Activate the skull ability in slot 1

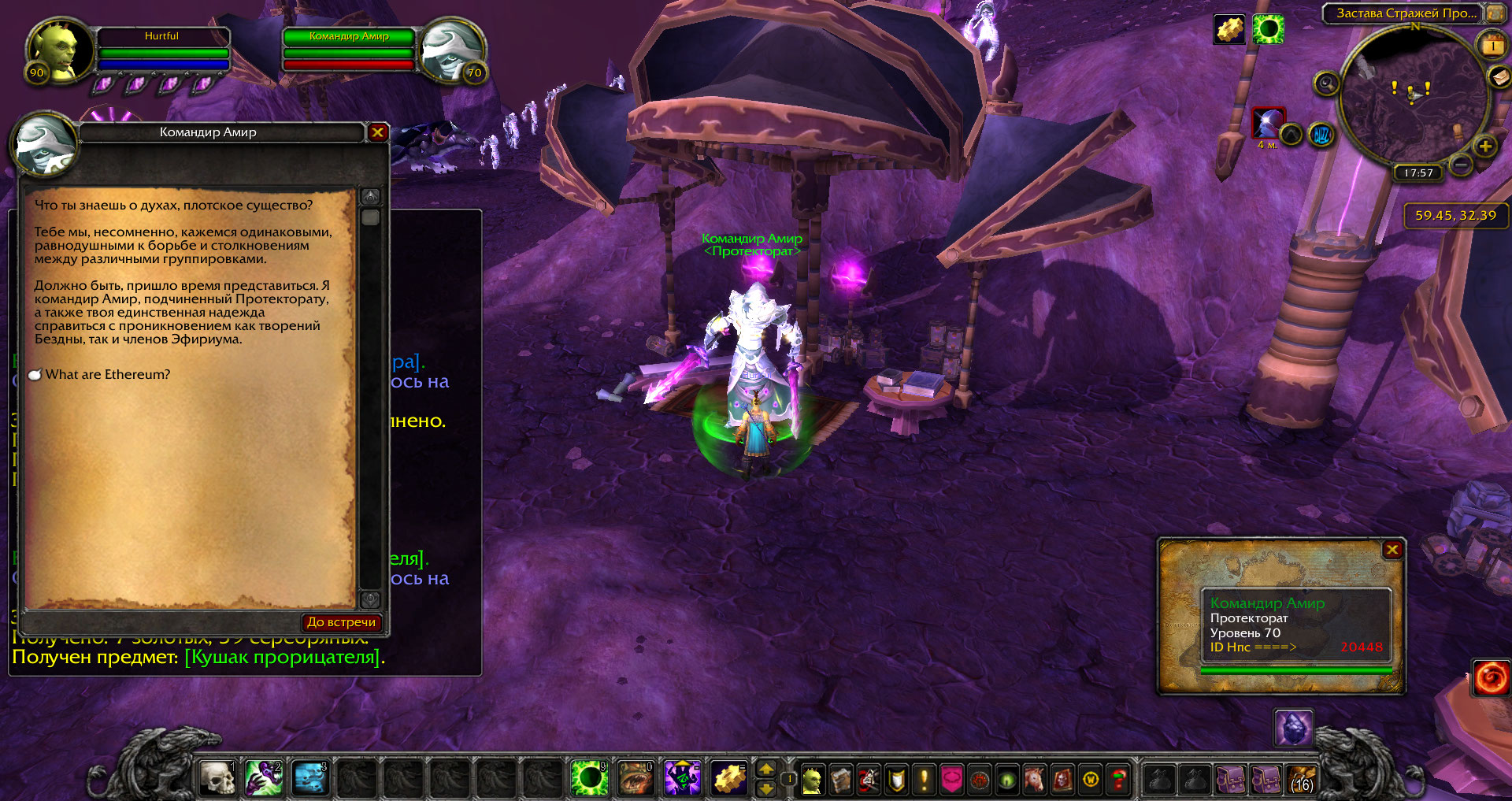pyautogui.click(x=218, y=779)
